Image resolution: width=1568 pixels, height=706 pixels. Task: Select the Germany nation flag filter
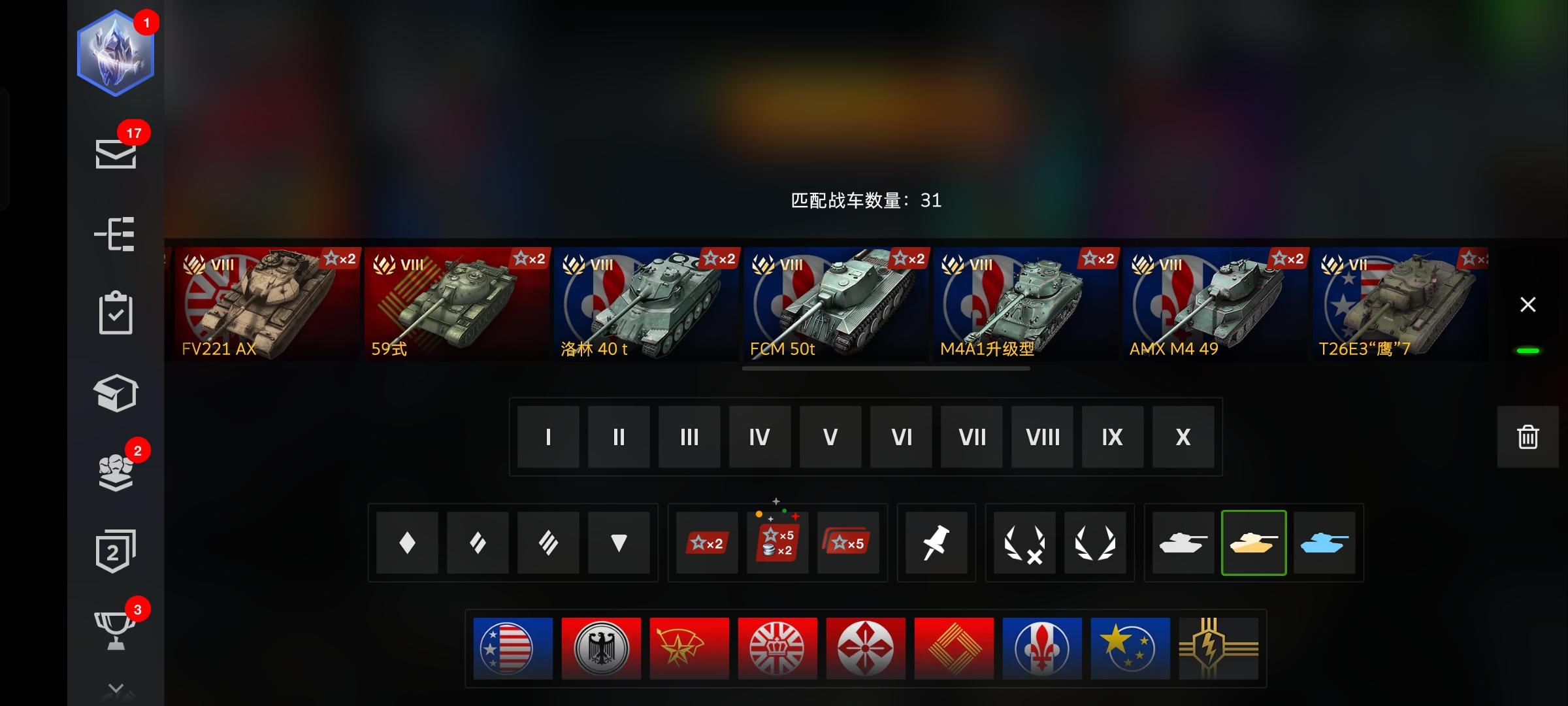tap(601, 648)
